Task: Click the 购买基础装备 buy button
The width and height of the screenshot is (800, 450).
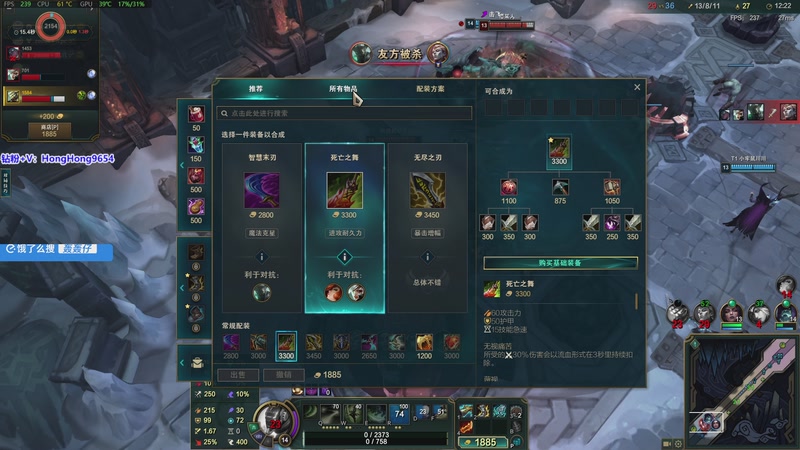Action: [x=560, y=263]
